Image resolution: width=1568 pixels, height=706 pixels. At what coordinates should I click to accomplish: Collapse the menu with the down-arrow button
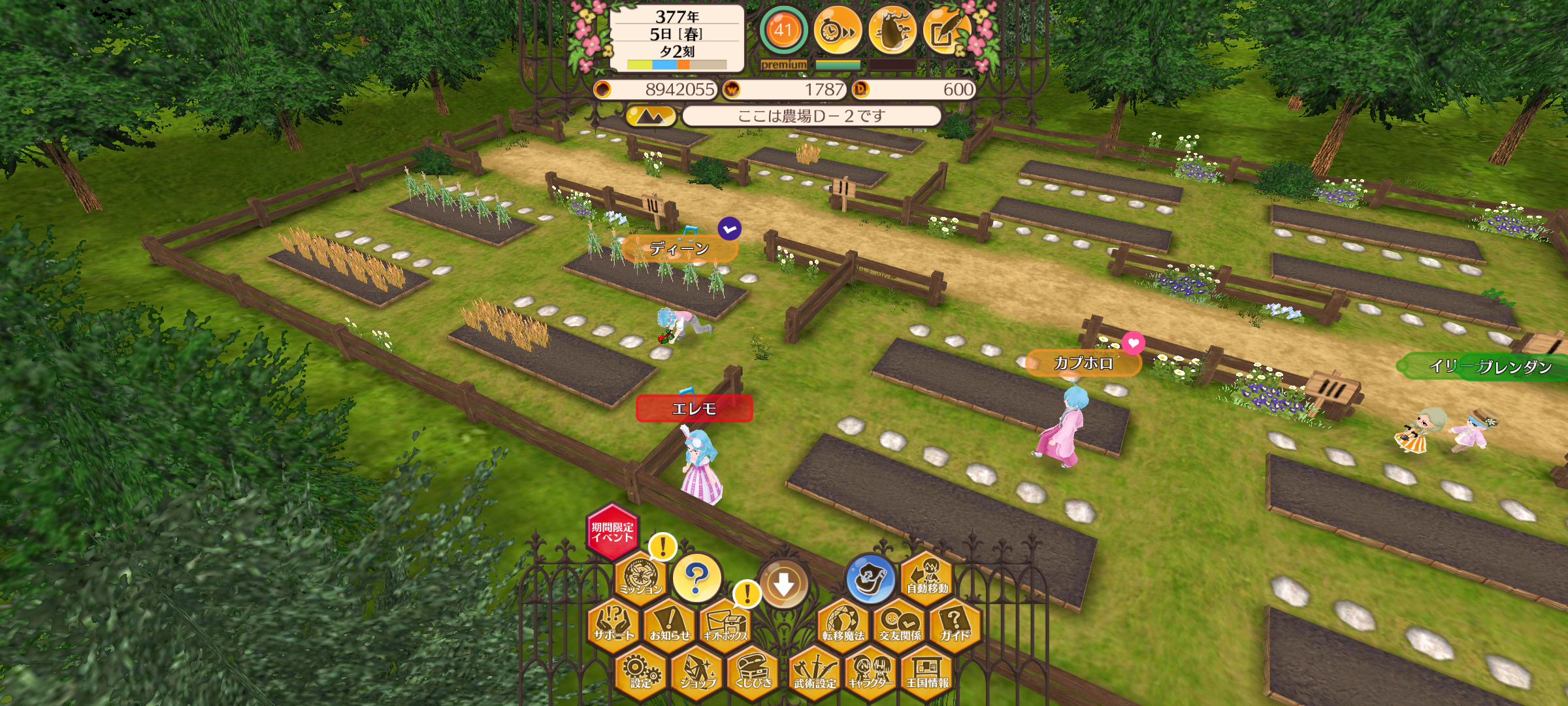pyautogui.click(x=783, y=584)
